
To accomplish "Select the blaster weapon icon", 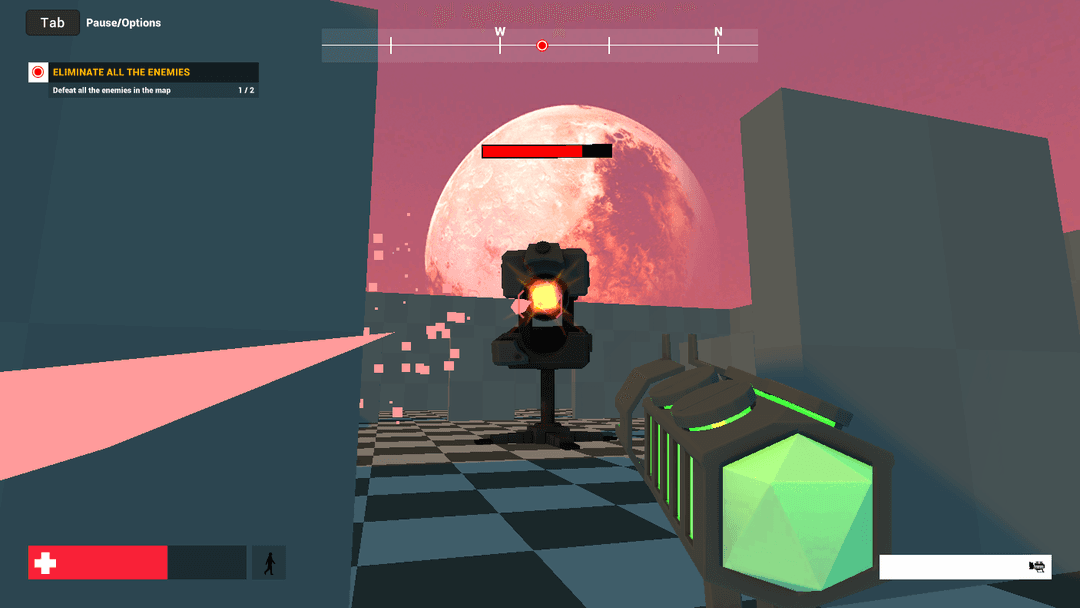I will (1037, 567).
